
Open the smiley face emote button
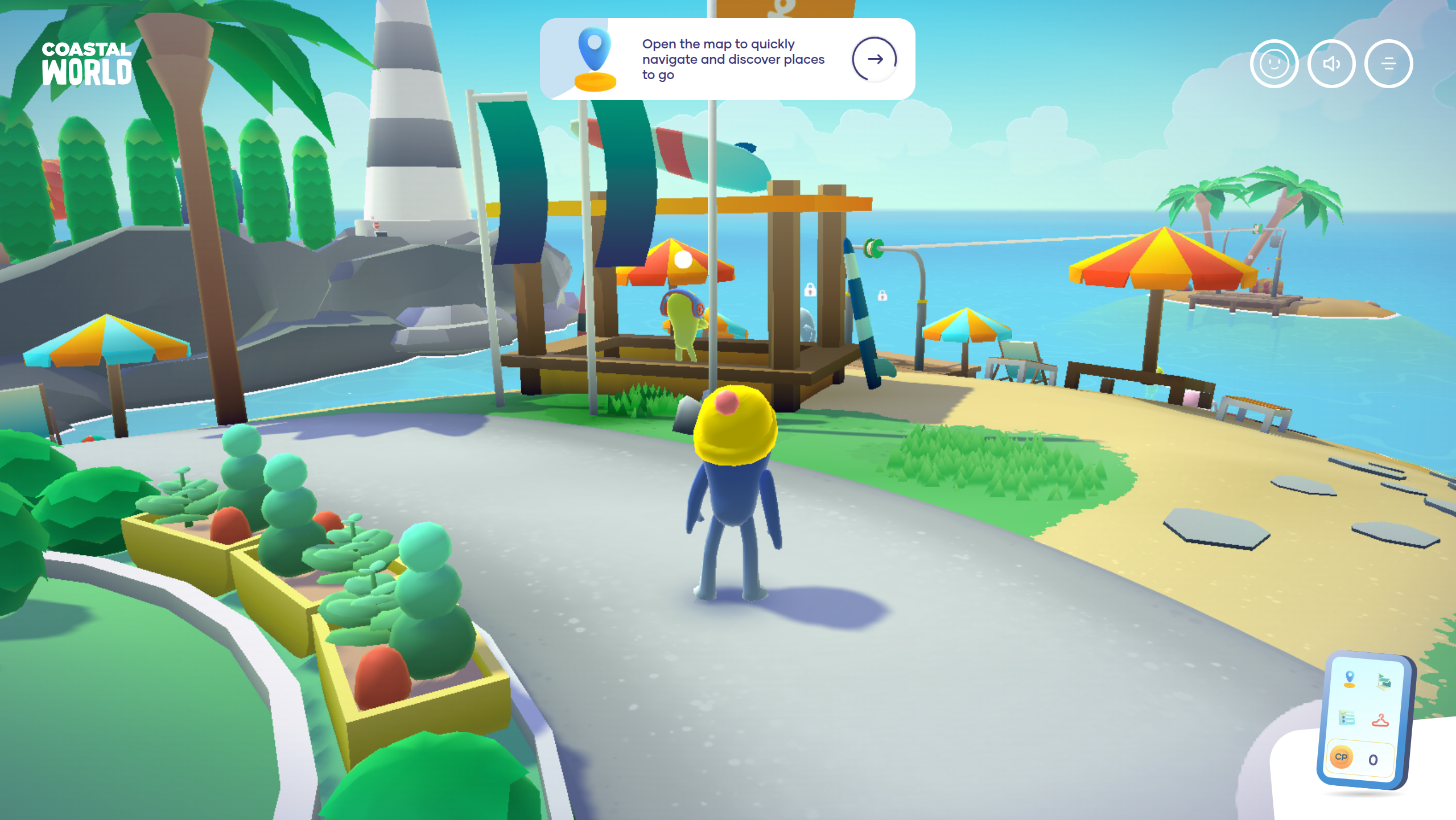pyautogui.click(x=1274, y=64)
